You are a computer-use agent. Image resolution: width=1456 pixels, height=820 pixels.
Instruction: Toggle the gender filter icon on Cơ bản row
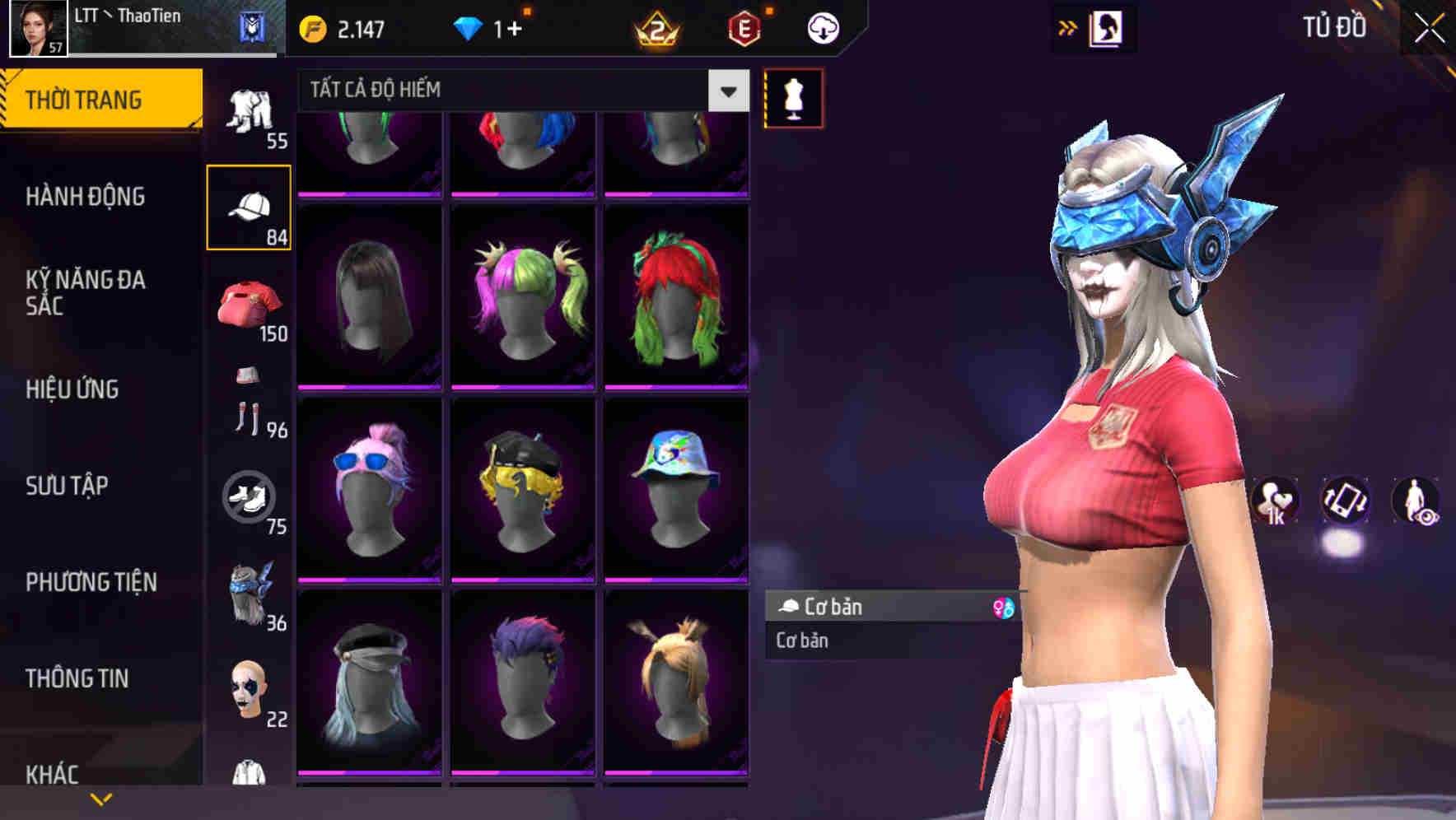click(x=1004, y=607)
